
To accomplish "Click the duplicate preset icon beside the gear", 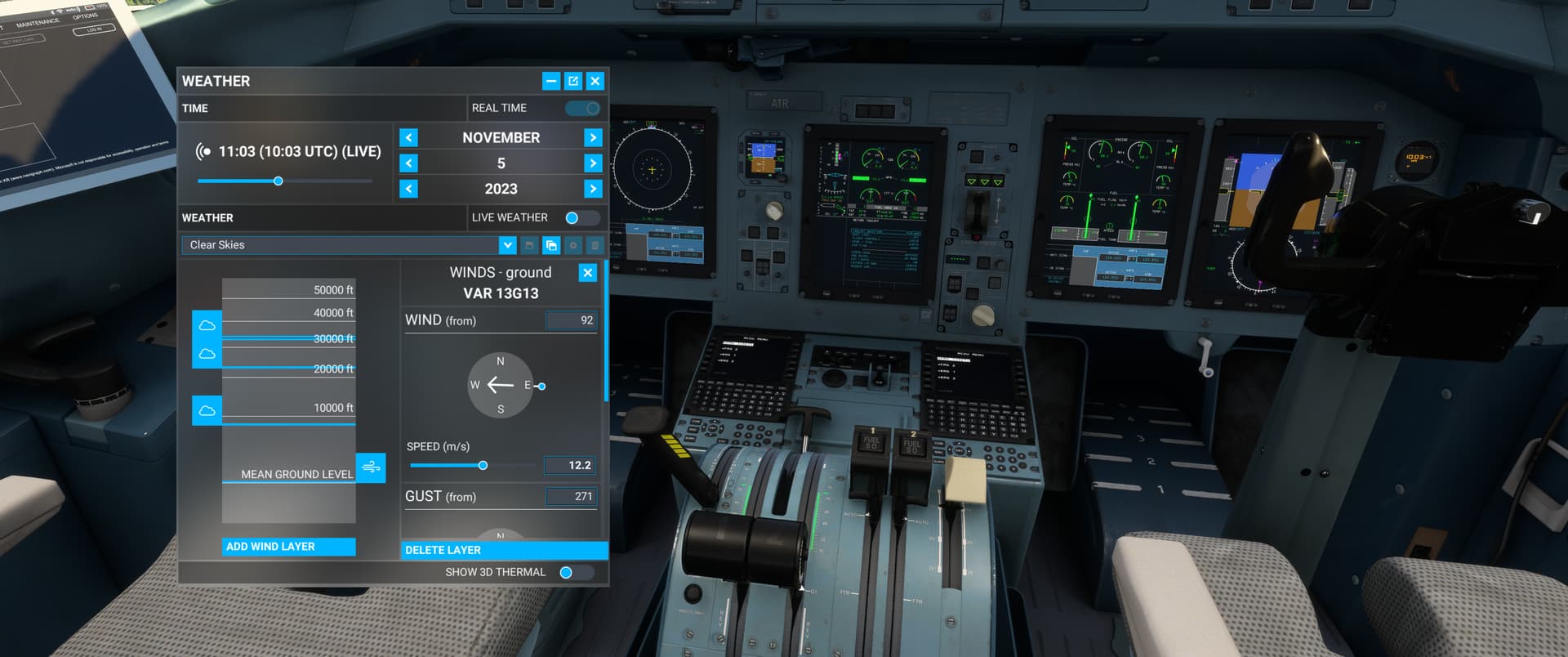I will pos(551,245).
